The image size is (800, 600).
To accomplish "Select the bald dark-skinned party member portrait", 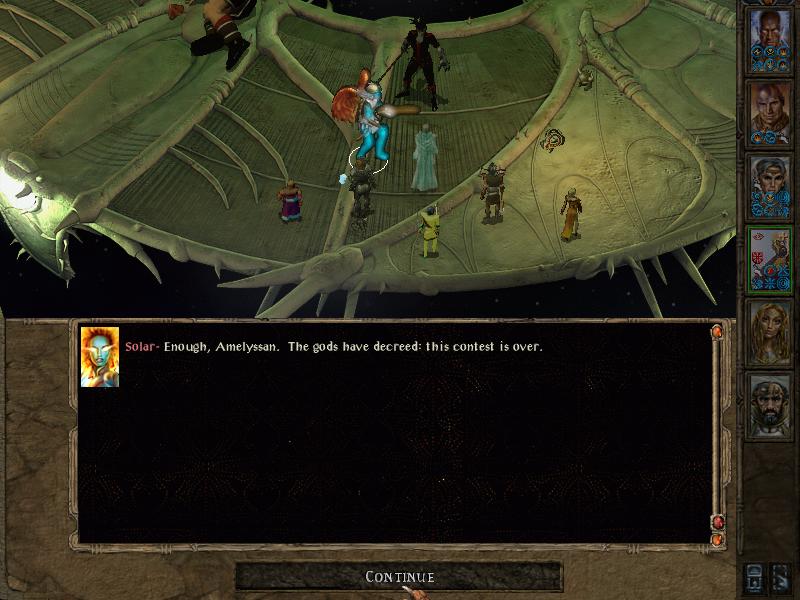I will (770, 40).
